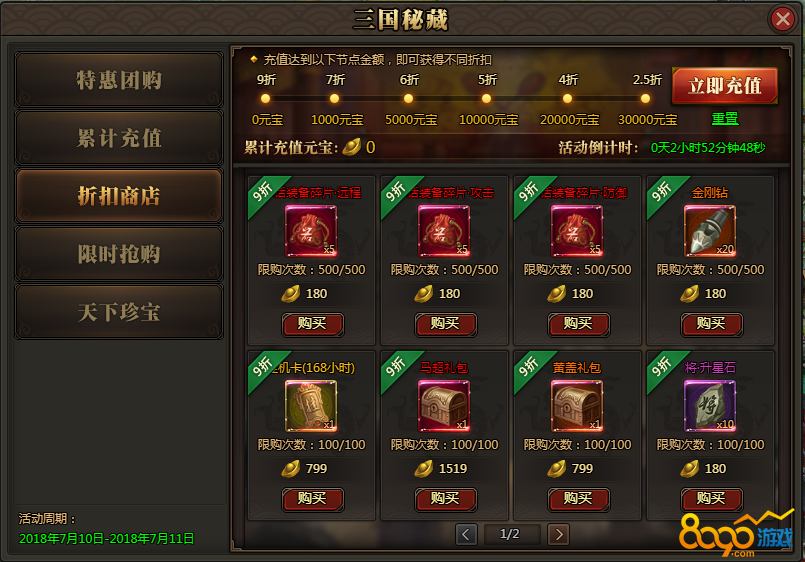Click the green 重置 reset link
This screenshot has height=562, width=805.
[x=725, y=119]
